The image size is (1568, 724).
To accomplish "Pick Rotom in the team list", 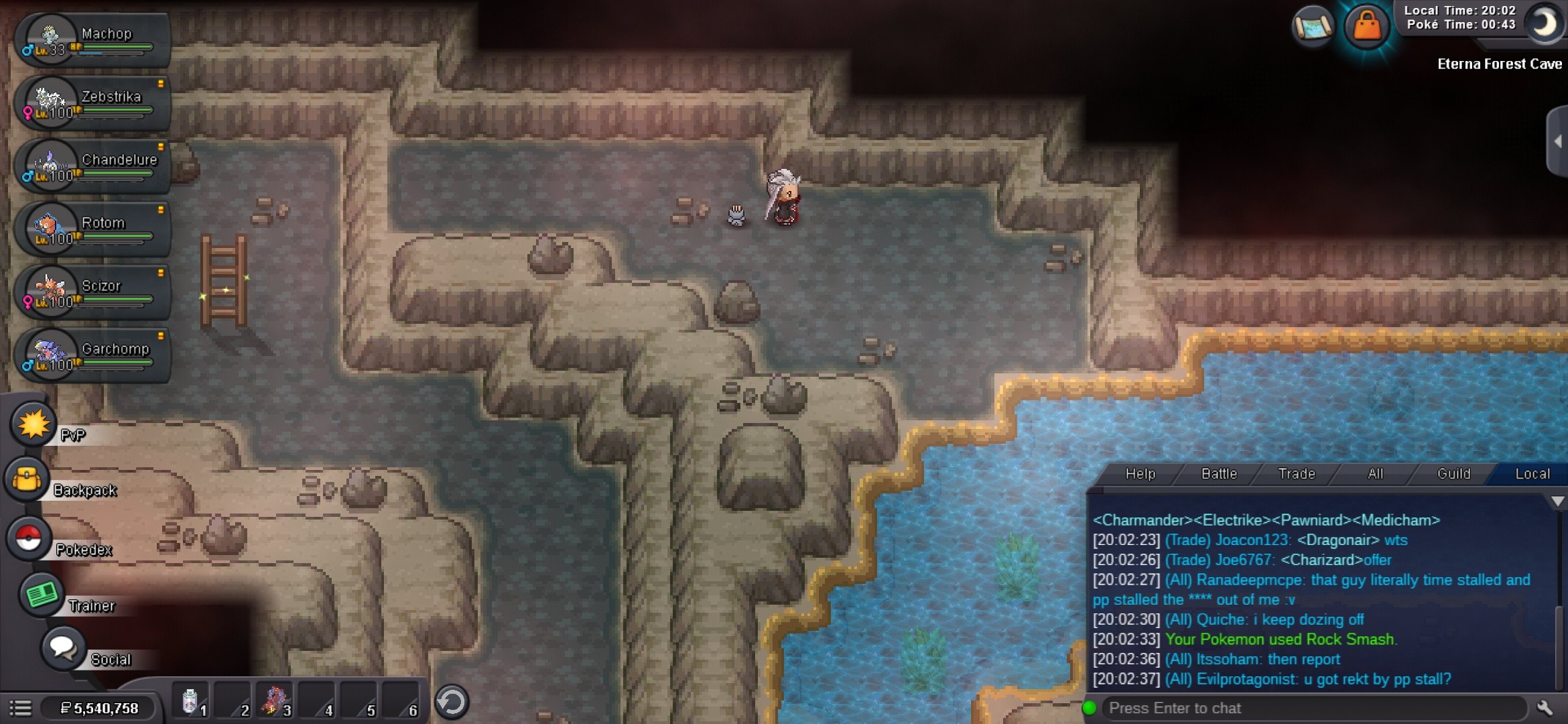I will coord(92,230).
